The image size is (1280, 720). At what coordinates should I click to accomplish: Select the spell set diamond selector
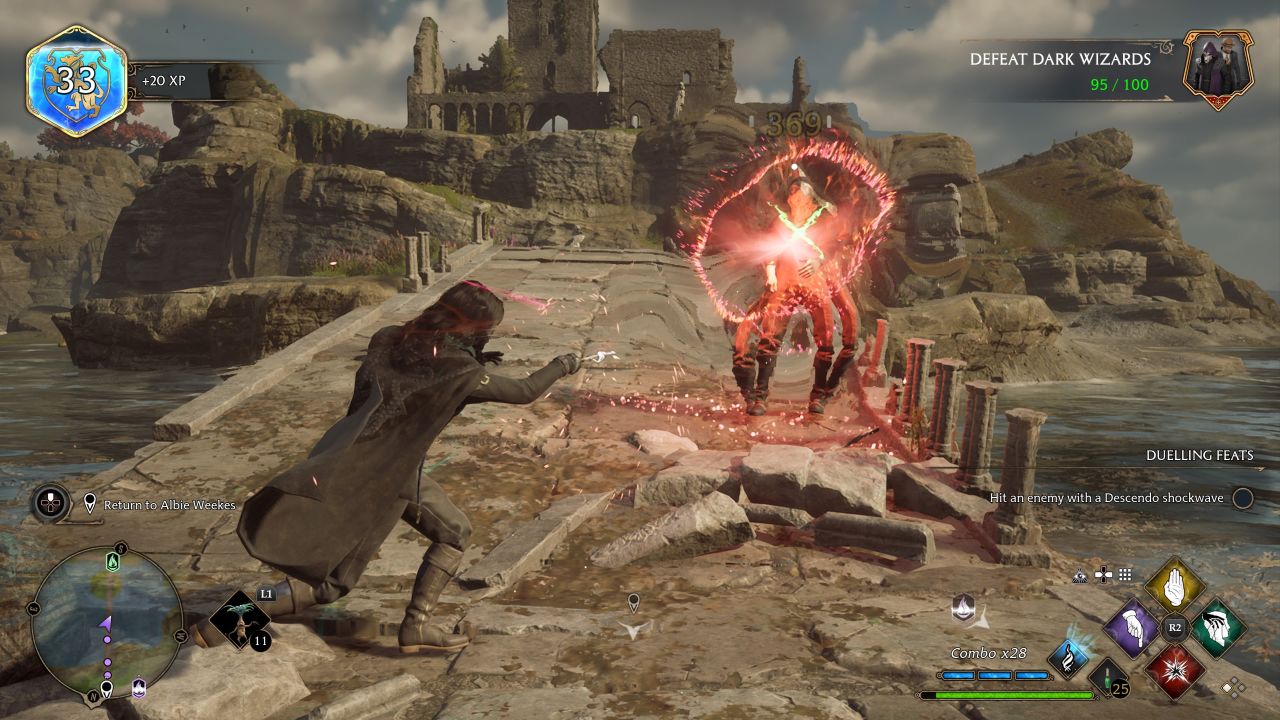[1234, 686]
